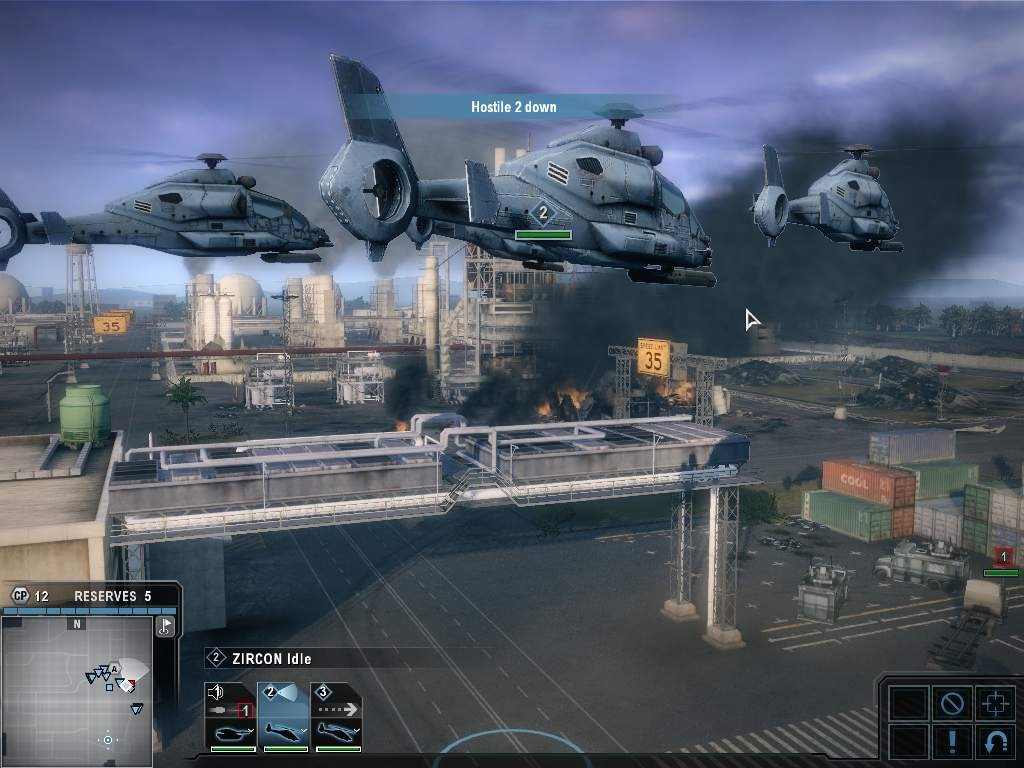Click objective A marker on minimap
Image resolution: width=1024 pixels, height=768 pixels.
[114, 668]
